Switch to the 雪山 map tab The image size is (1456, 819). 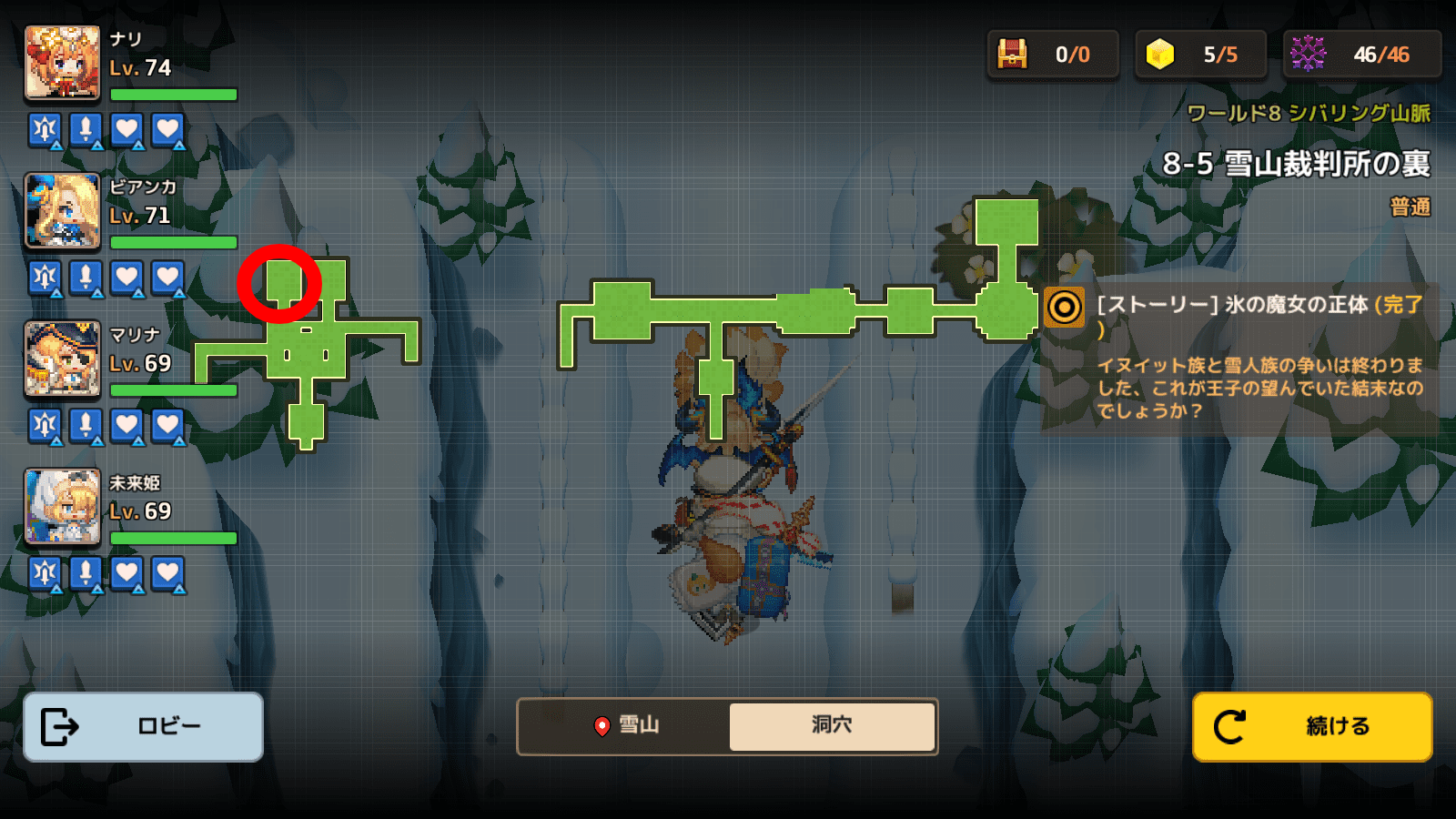[625, 725]
